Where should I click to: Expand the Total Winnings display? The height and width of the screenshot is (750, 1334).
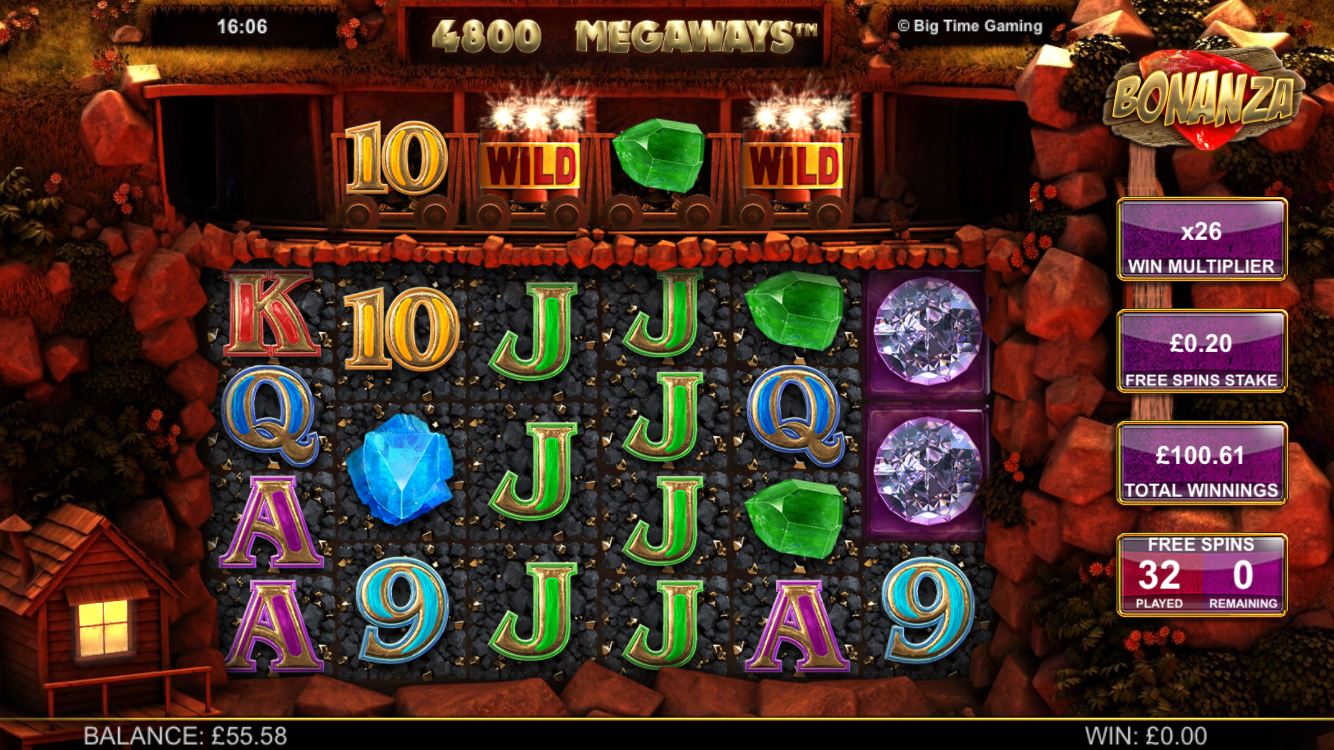(1201, 461)
